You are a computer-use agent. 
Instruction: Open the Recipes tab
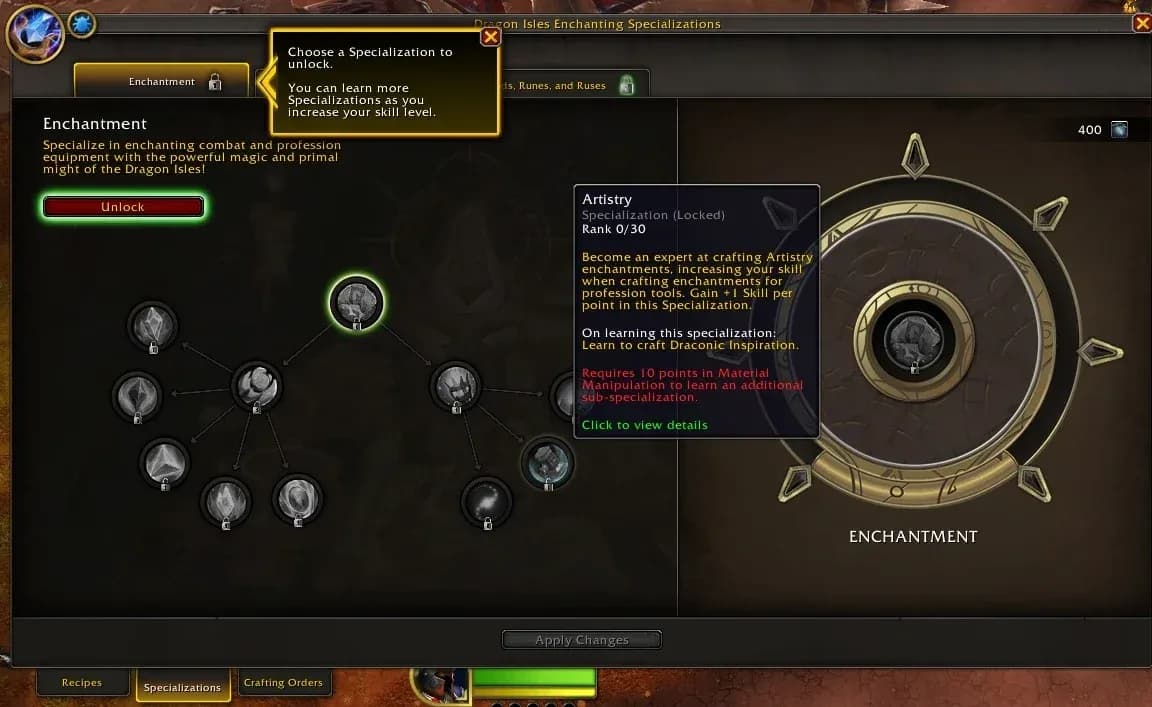(82, 683)
